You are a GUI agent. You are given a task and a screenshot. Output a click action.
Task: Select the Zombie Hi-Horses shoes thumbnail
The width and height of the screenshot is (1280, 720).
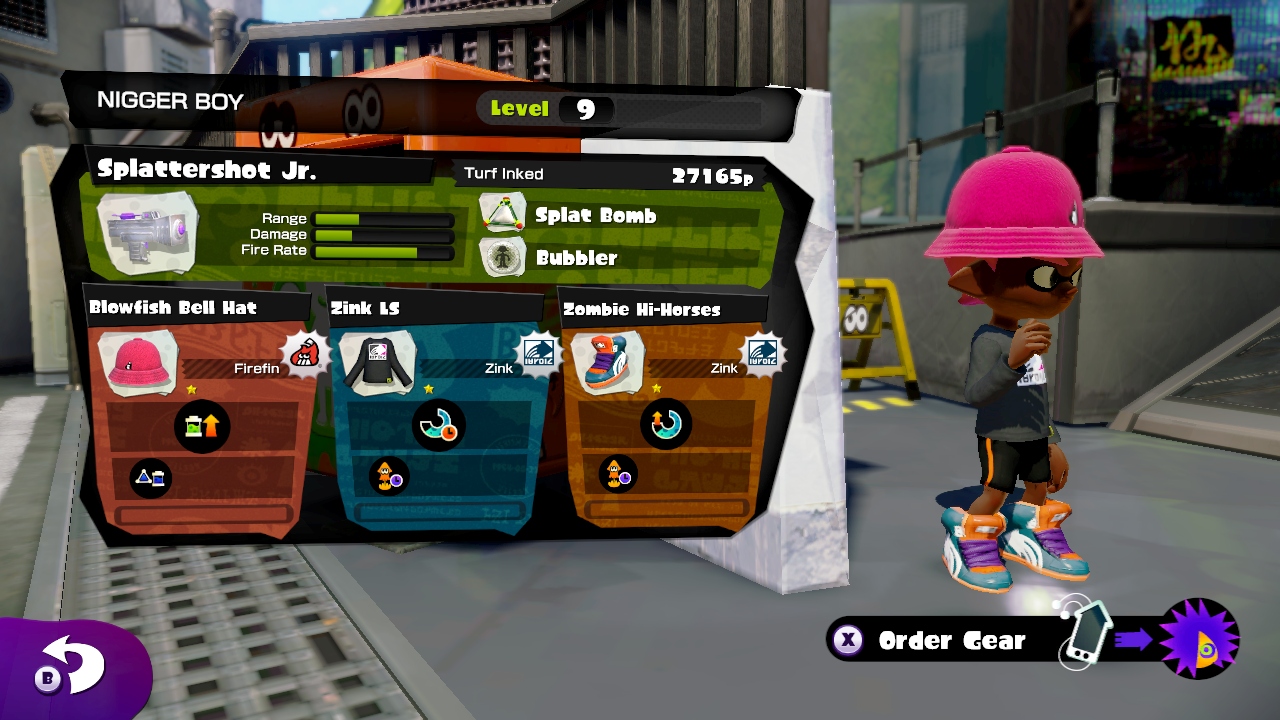608,362
